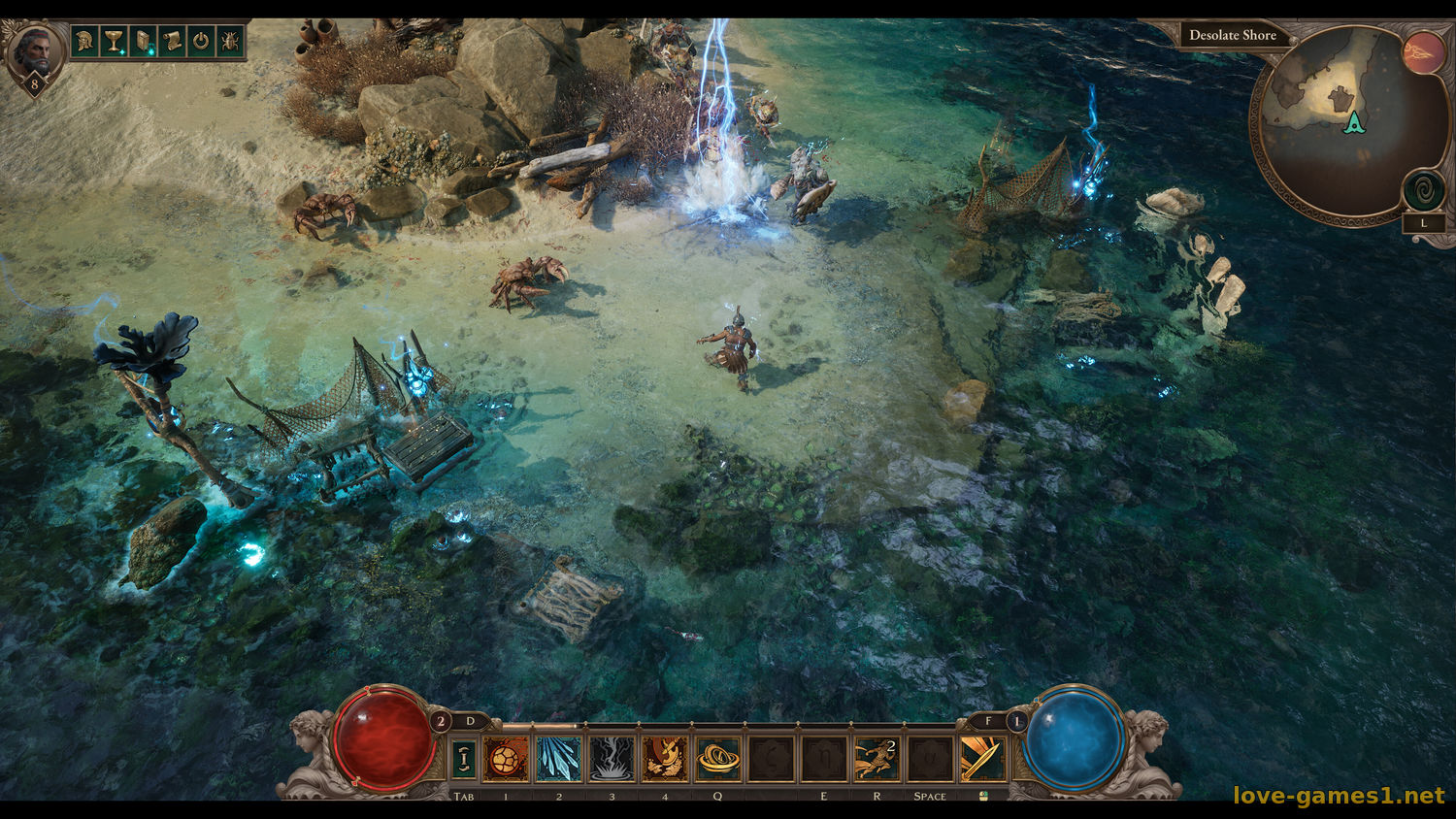Use the hammer strike skill
This screenshot has height=819, width=1456.
(x=665, y=759)
